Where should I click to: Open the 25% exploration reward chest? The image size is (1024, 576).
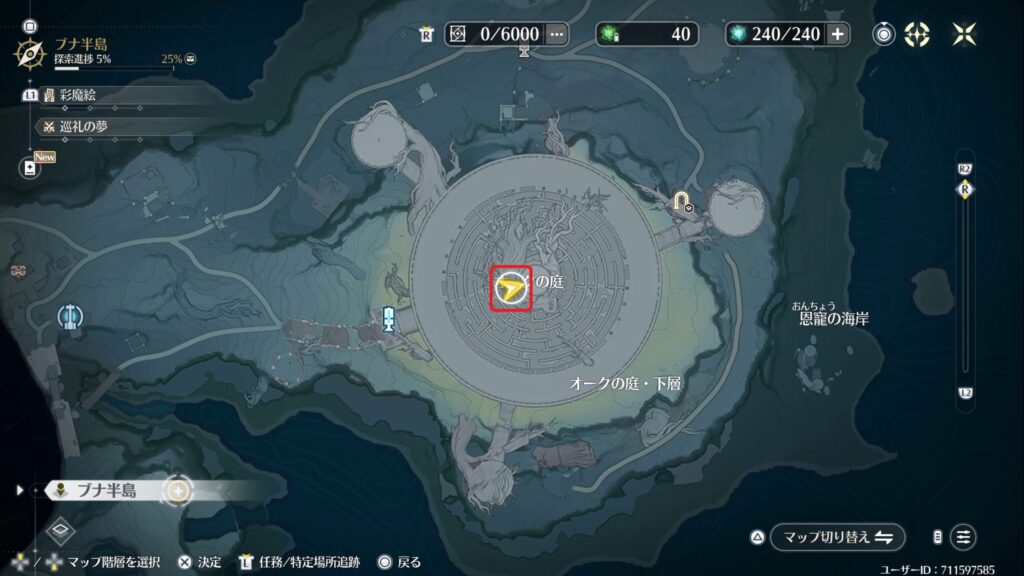tap(190, 60)
